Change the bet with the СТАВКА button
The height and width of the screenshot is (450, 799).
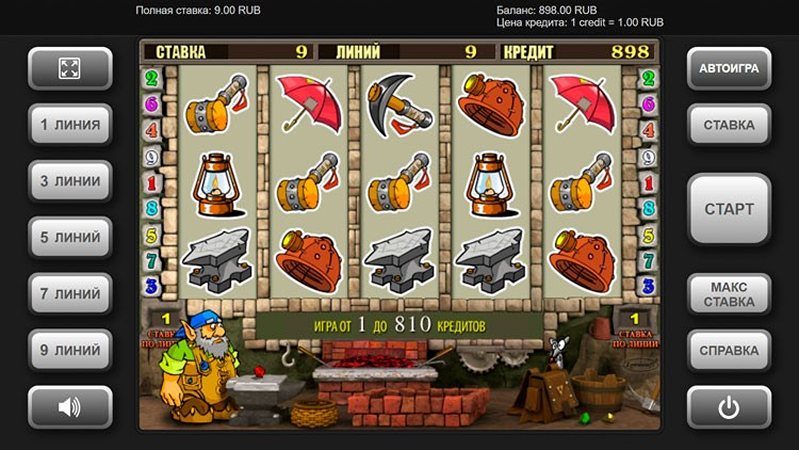click(728, 125)
